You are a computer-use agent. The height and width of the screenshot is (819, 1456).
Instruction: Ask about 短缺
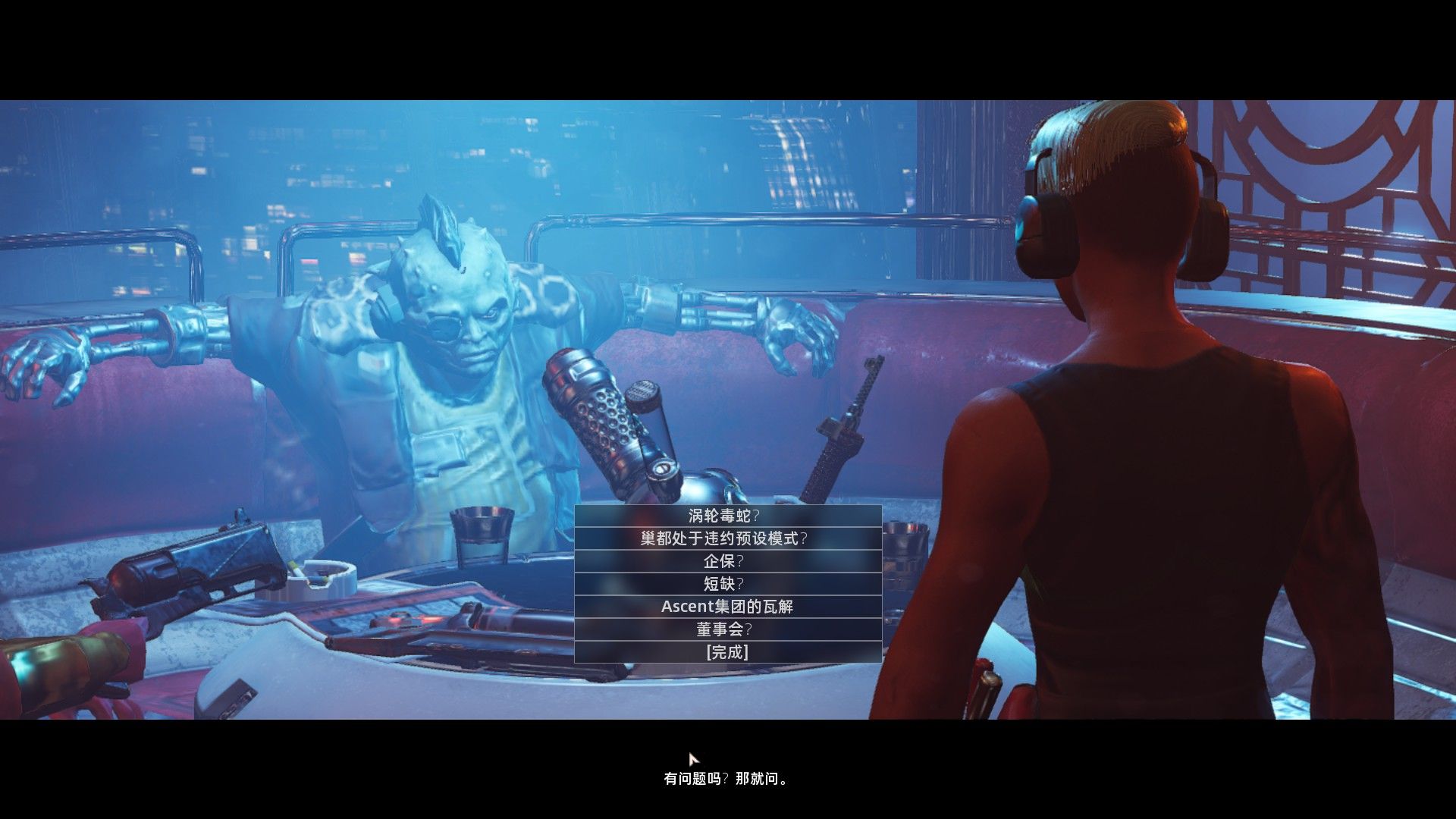point(727,584)
